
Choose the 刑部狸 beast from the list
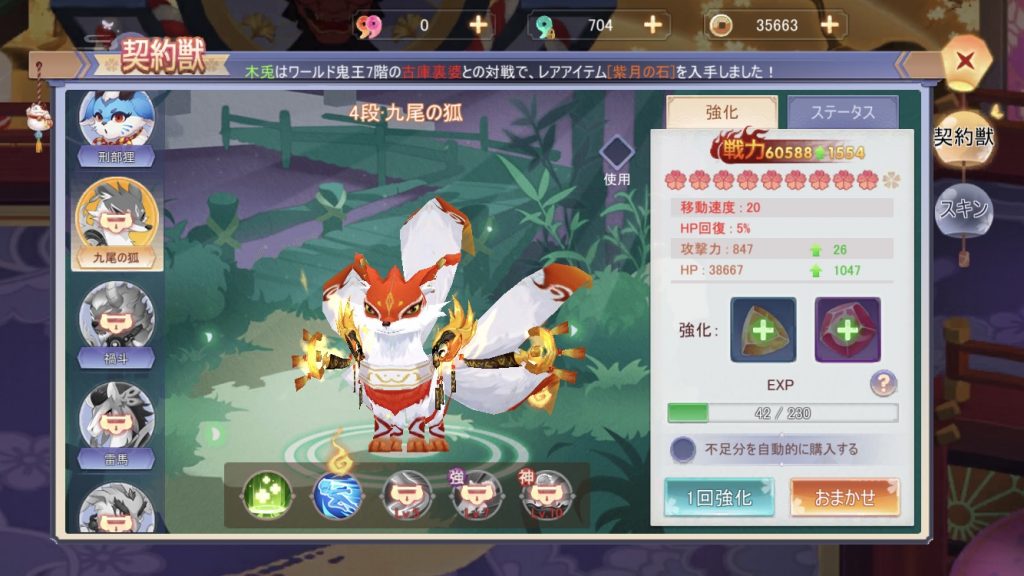click(x=116, y=126)
